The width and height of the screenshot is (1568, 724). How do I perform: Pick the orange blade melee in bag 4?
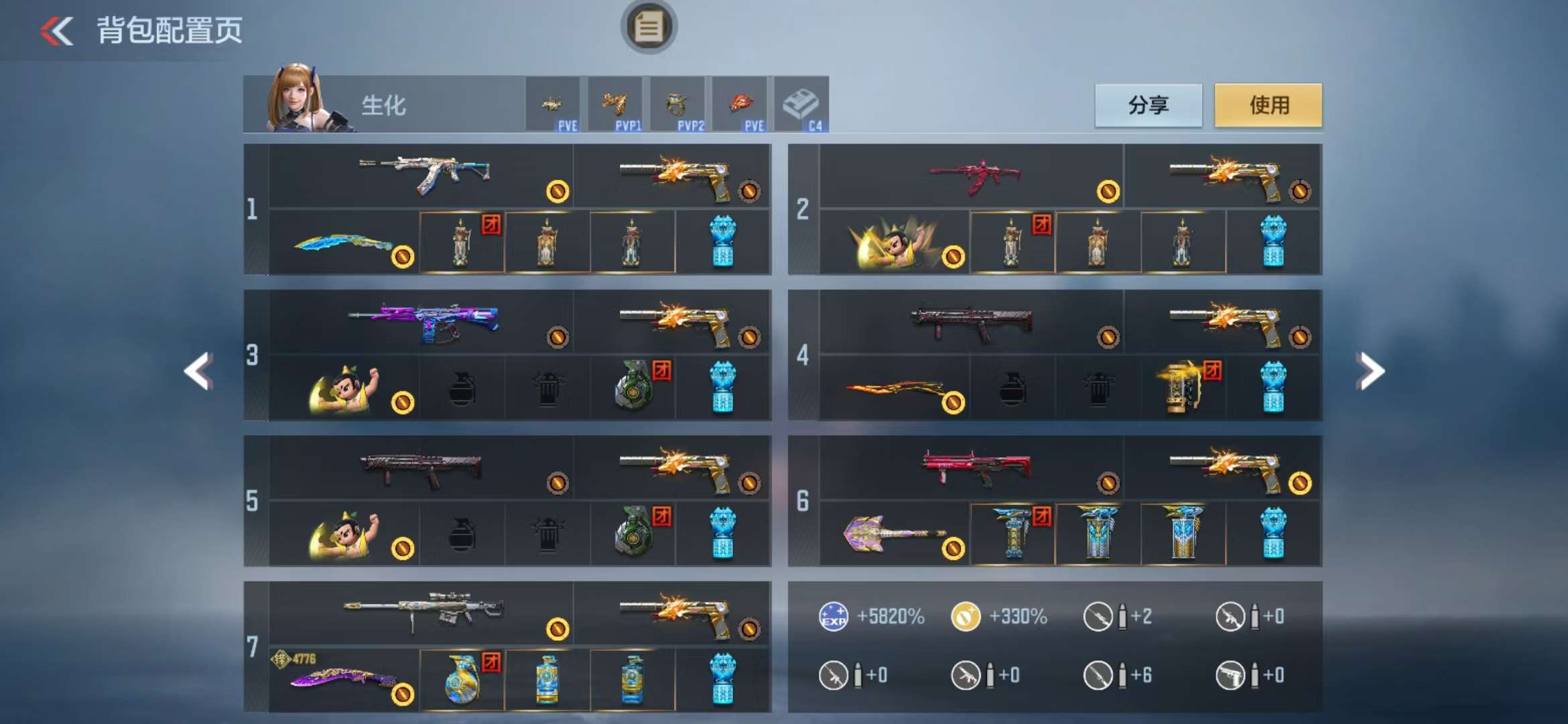point(895,389)
